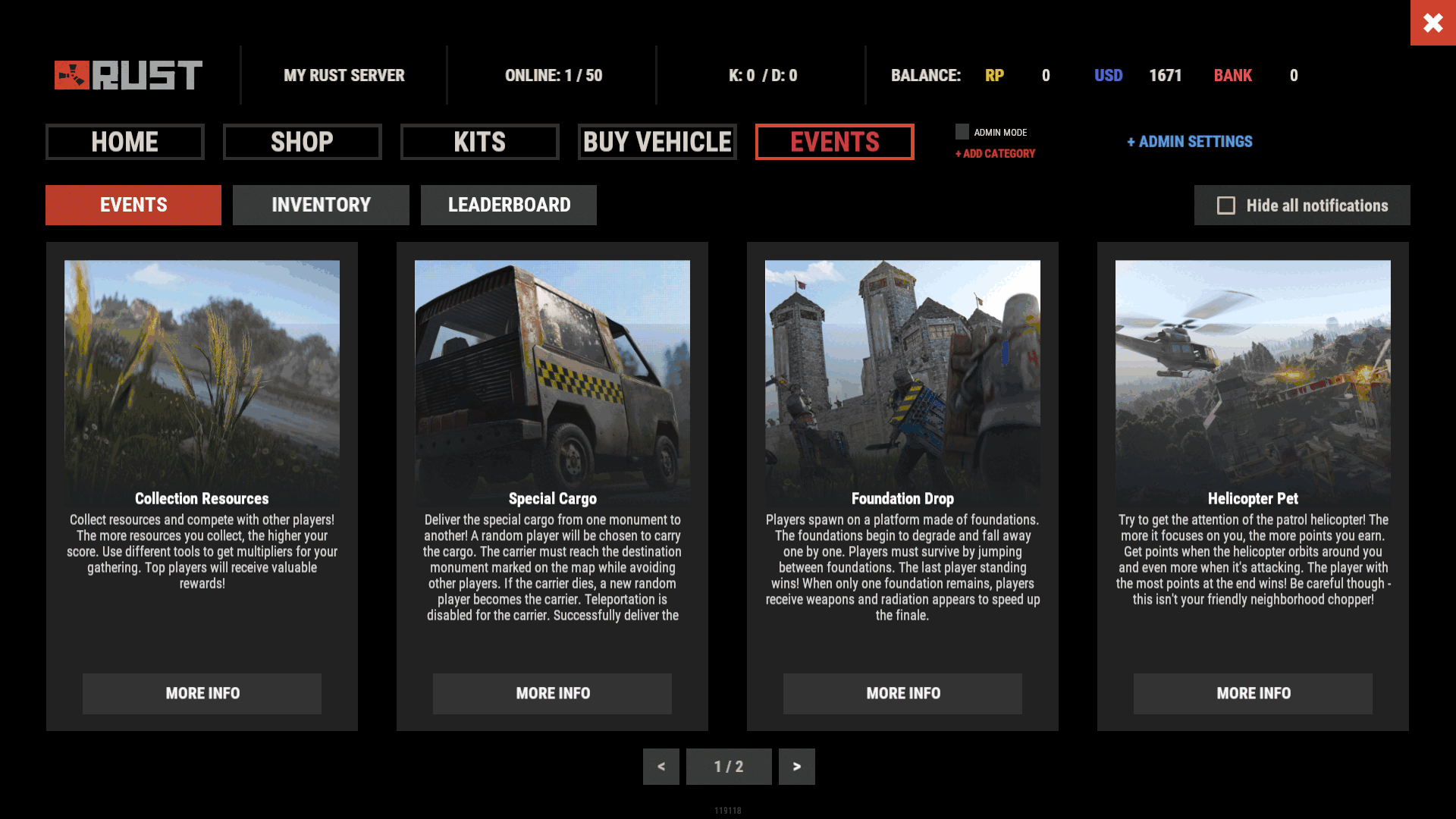
Task: Go to the previous events page
Action: (661, 767)
